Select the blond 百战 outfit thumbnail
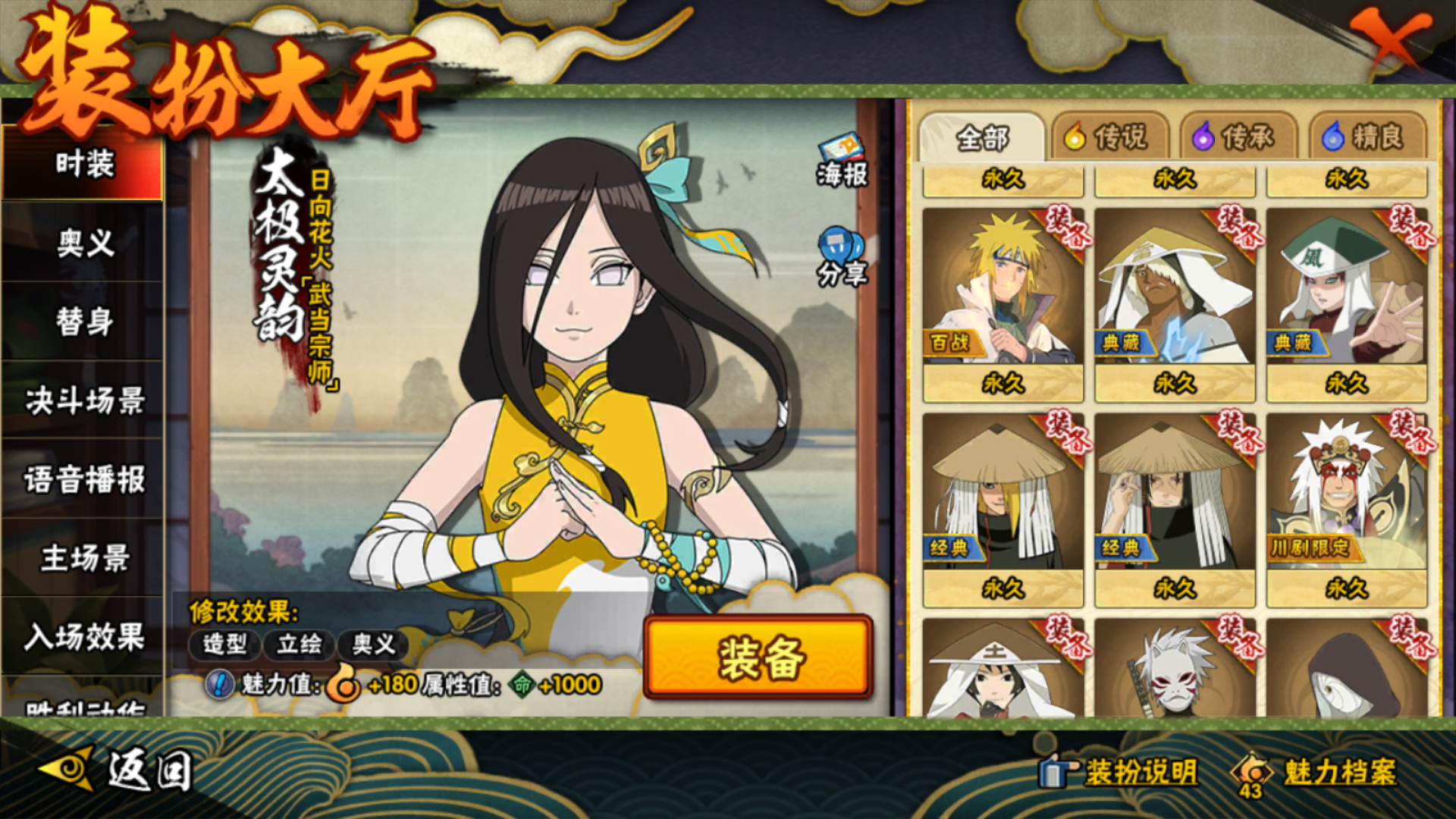Viewport: 1456px width, 819px height. [x=1003, y=288]
